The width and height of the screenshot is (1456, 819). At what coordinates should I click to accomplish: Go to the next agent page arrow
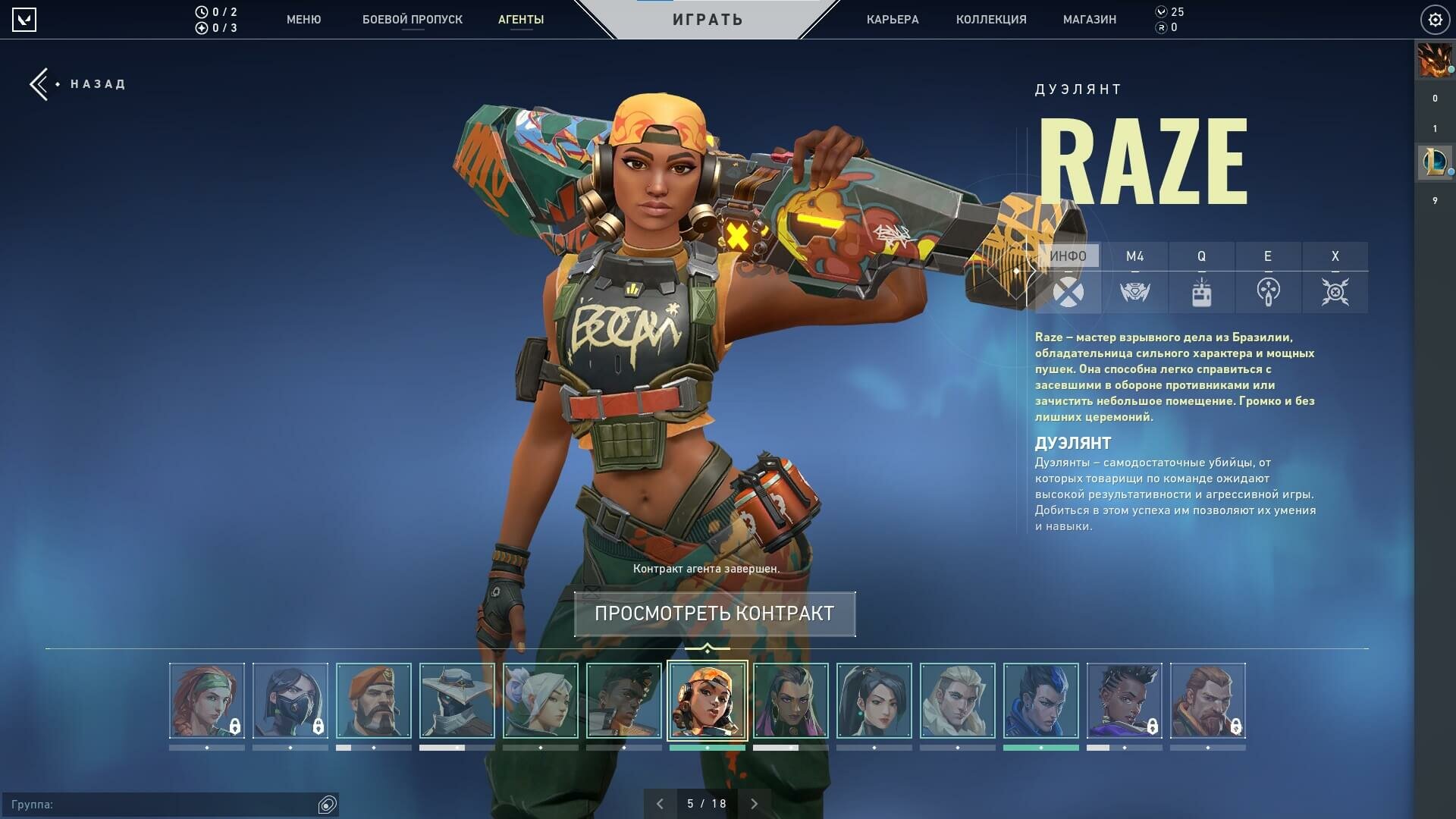(x=754, y=804)
